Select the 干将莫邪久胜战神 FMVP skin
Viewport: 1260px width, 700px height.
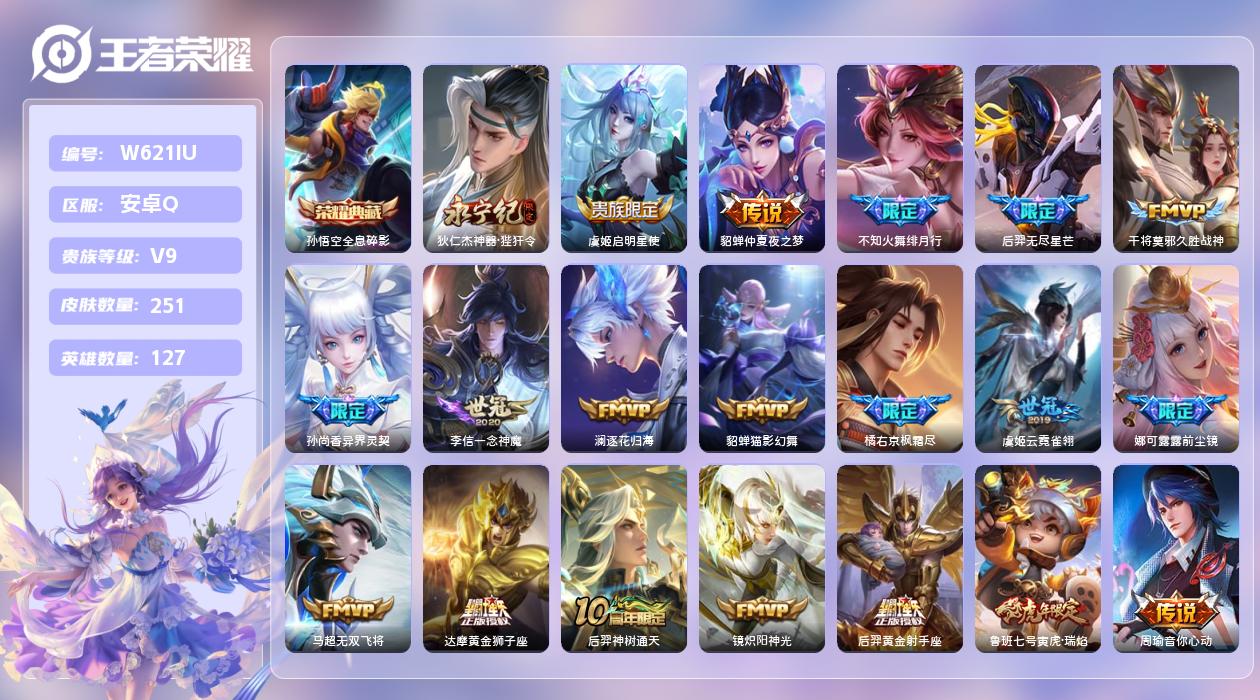click(1176, 158)
